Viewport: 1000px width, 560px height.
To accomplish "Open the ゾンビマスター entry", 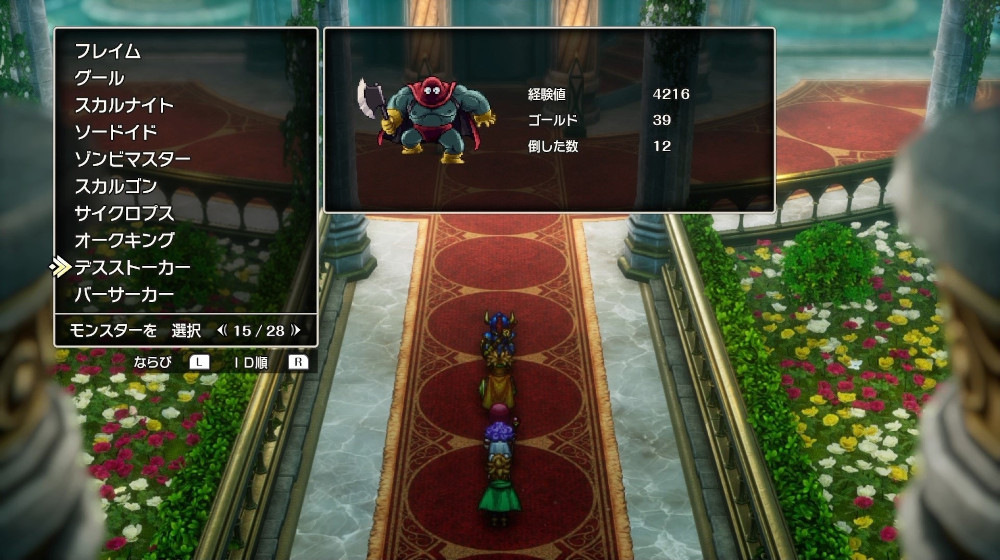I will (x=132, y=159).
